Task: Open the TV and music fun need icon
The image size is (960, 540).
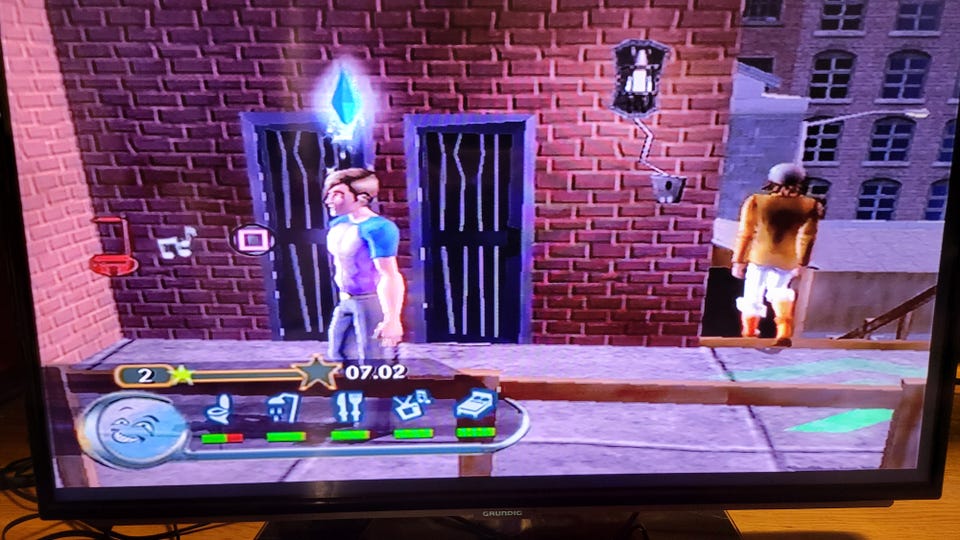Action: (412, 407)
